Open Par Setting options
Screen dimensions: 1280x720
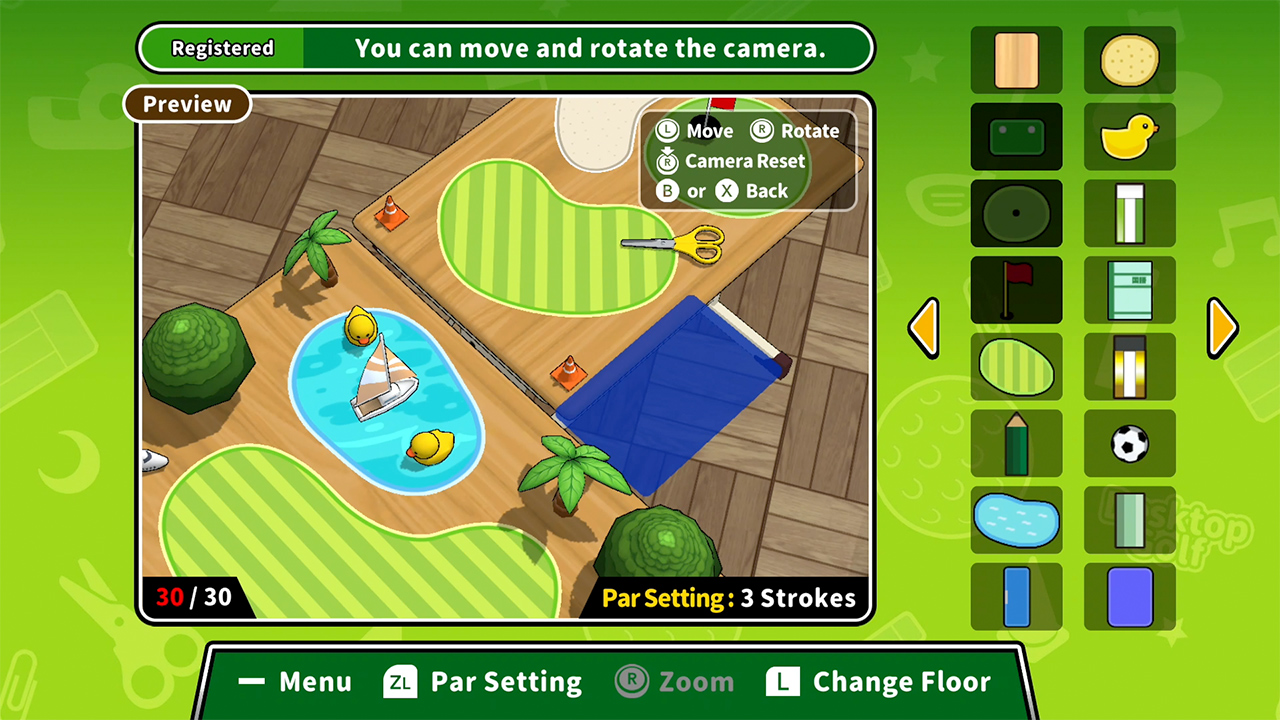[483, 681]
